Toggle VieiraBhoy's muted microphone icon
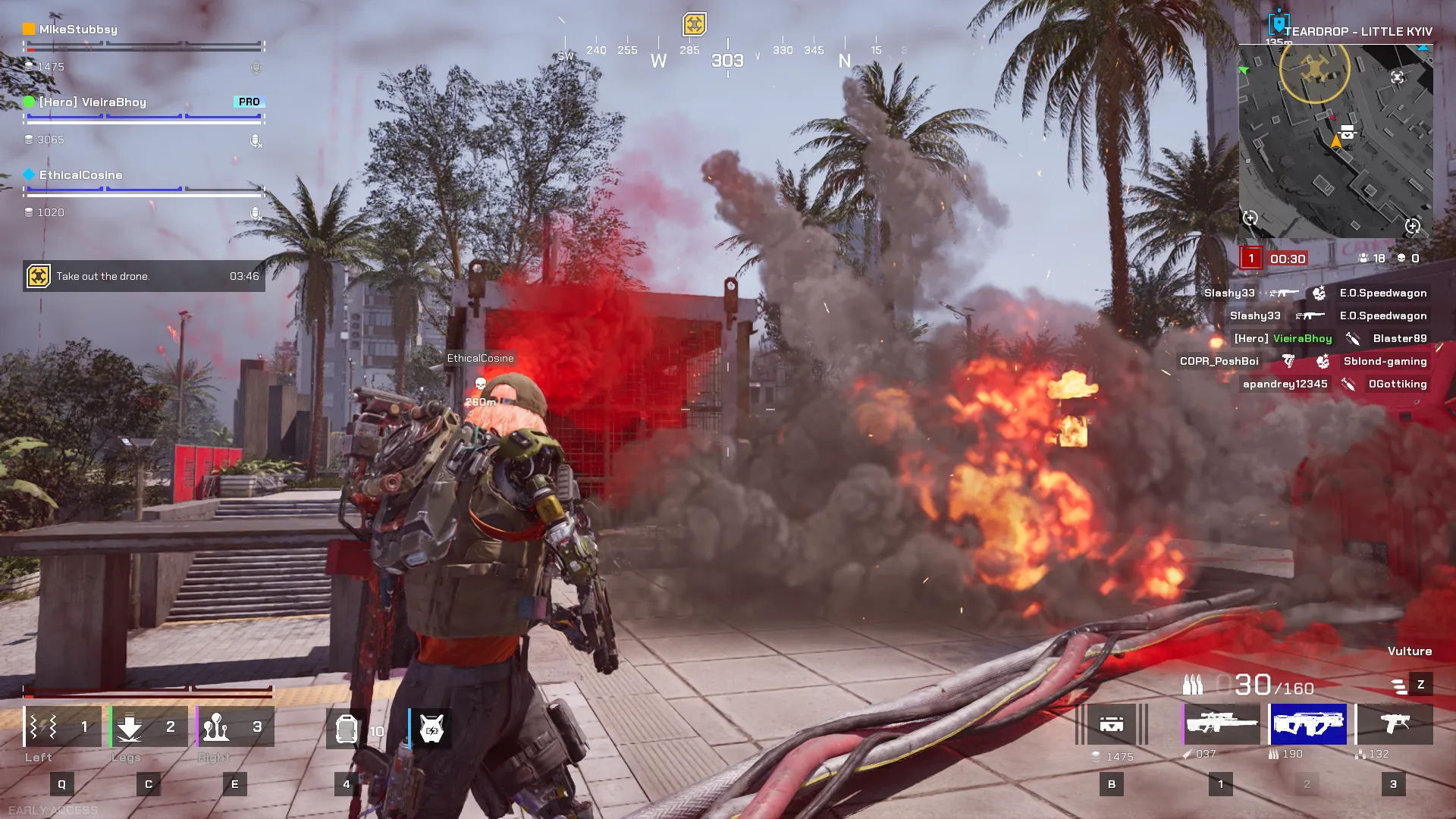The height and width of the screenshot is (819, 1456). pos(256,141)
